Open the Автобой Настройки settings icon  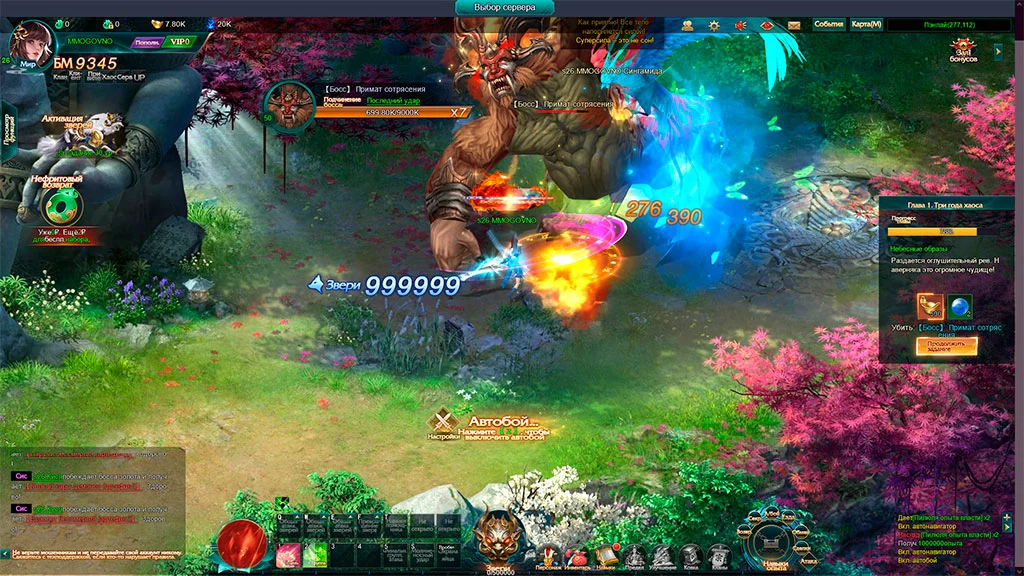(x=444, y=424)
